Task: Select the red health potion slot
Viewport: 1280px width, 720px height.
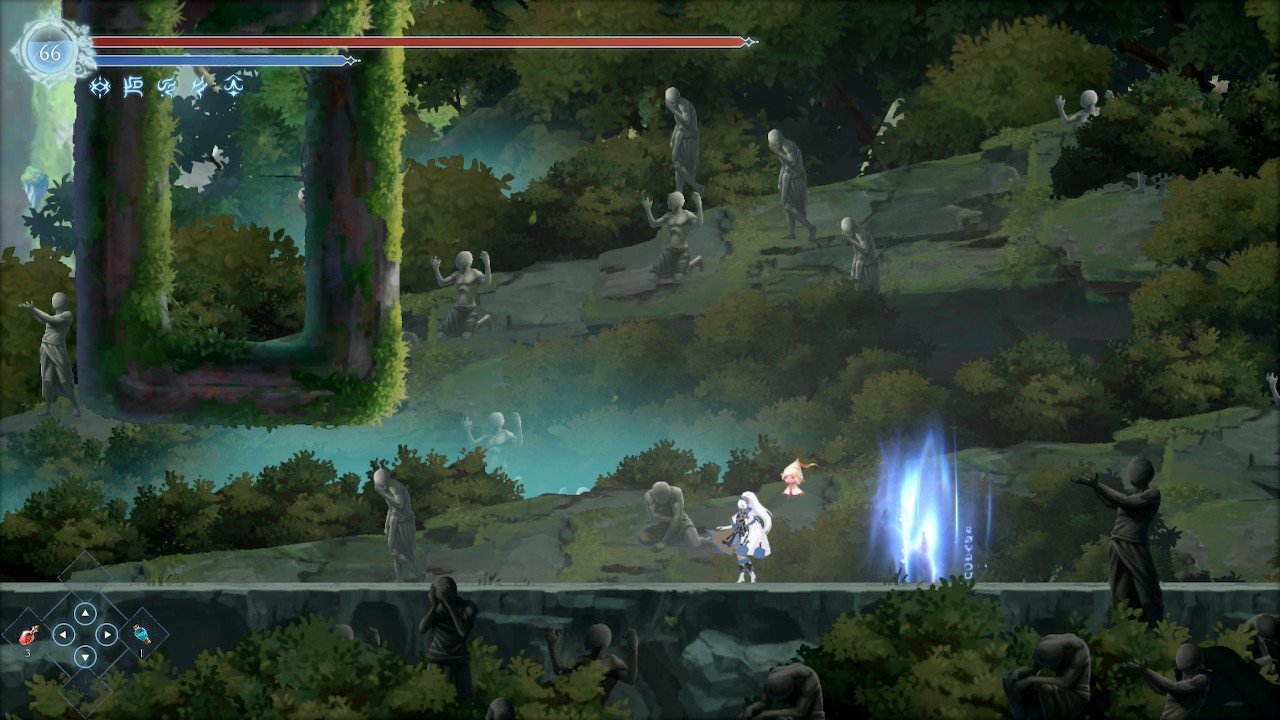Action: (29, 634)
